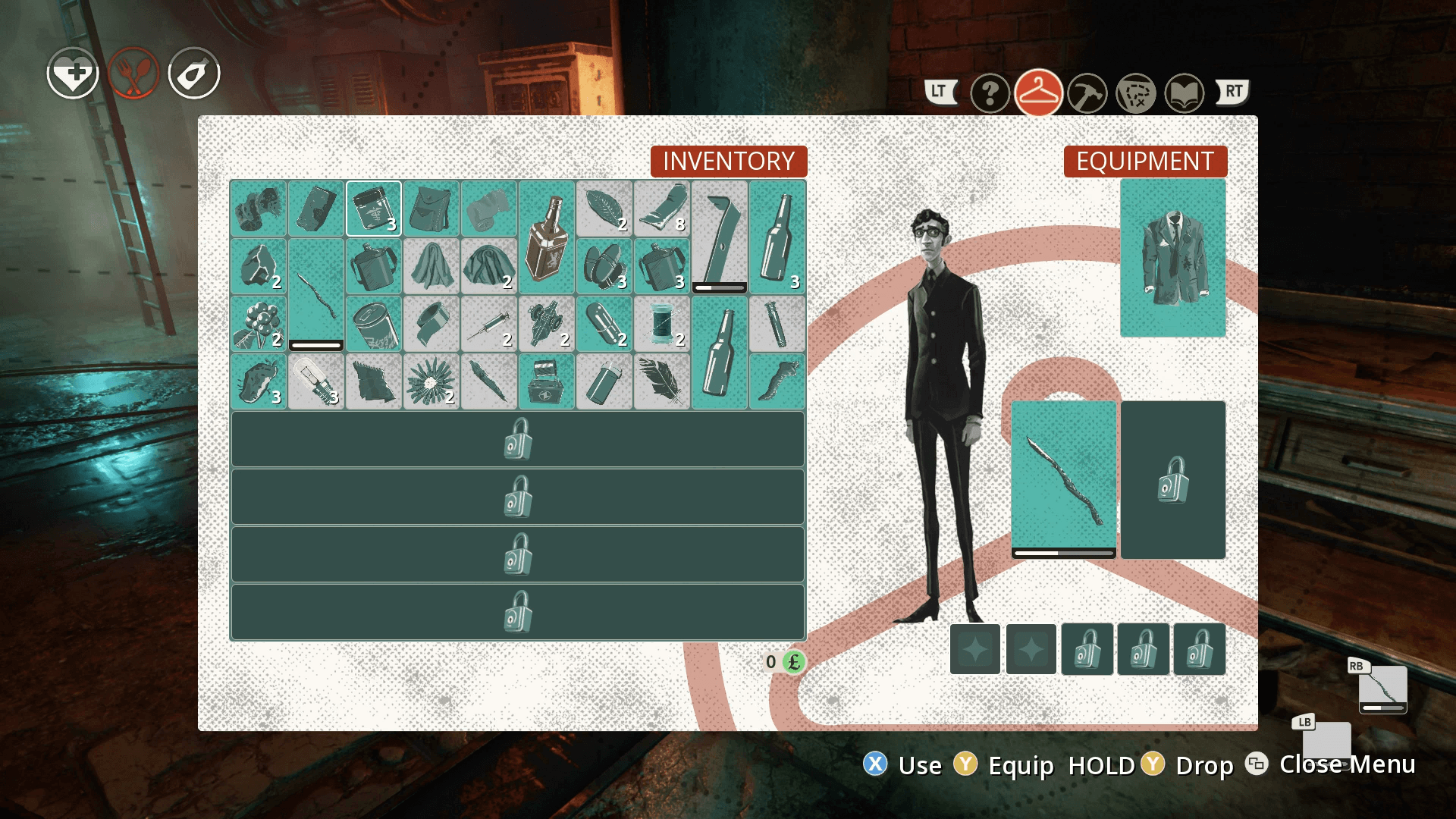Select the crowbar with durability bar
This screenshot has width=1456, height=819.
[719, 237]
